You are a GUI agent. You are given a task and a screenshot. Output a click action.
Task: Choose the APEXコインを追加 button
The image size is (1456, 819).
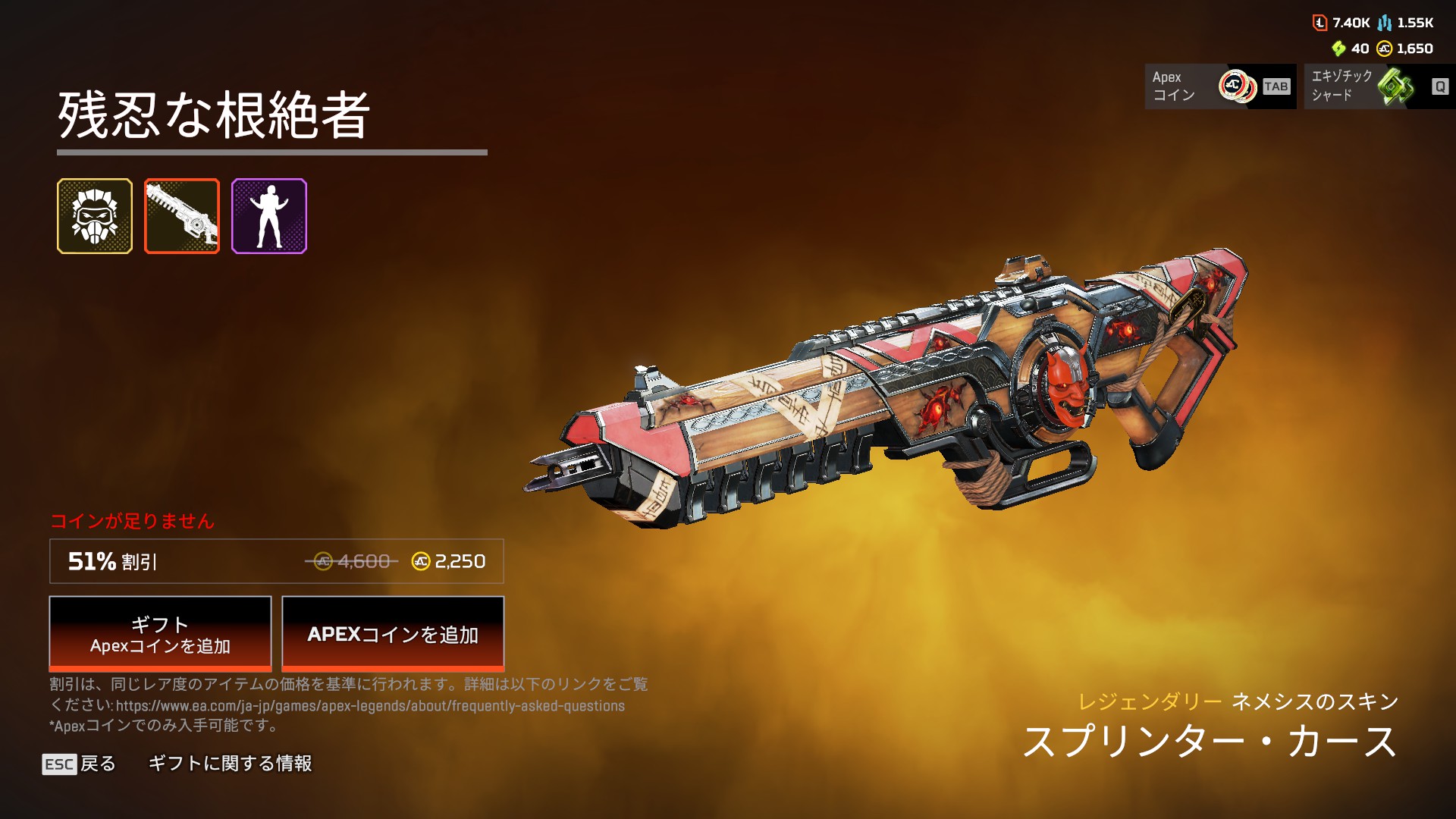[x=393, y=634]
